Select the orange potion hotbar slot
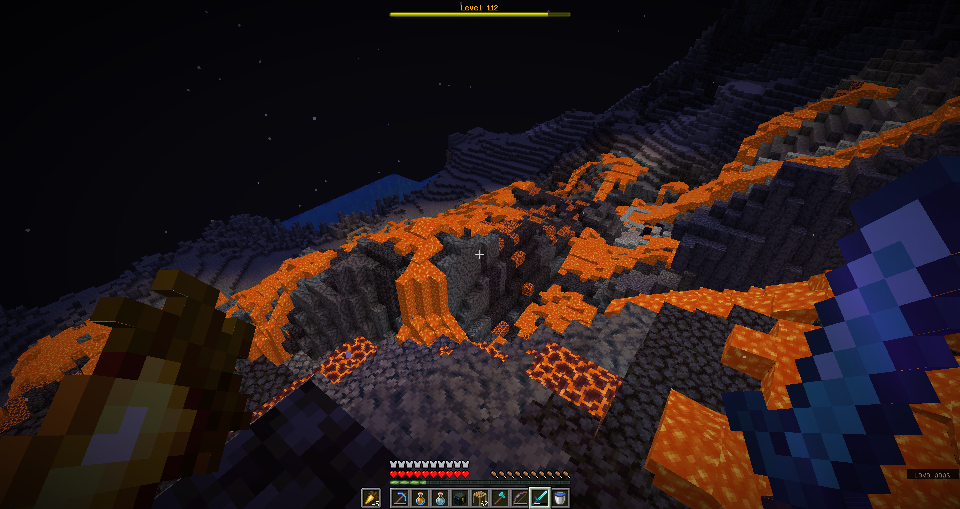 click(x=420, y=497)
